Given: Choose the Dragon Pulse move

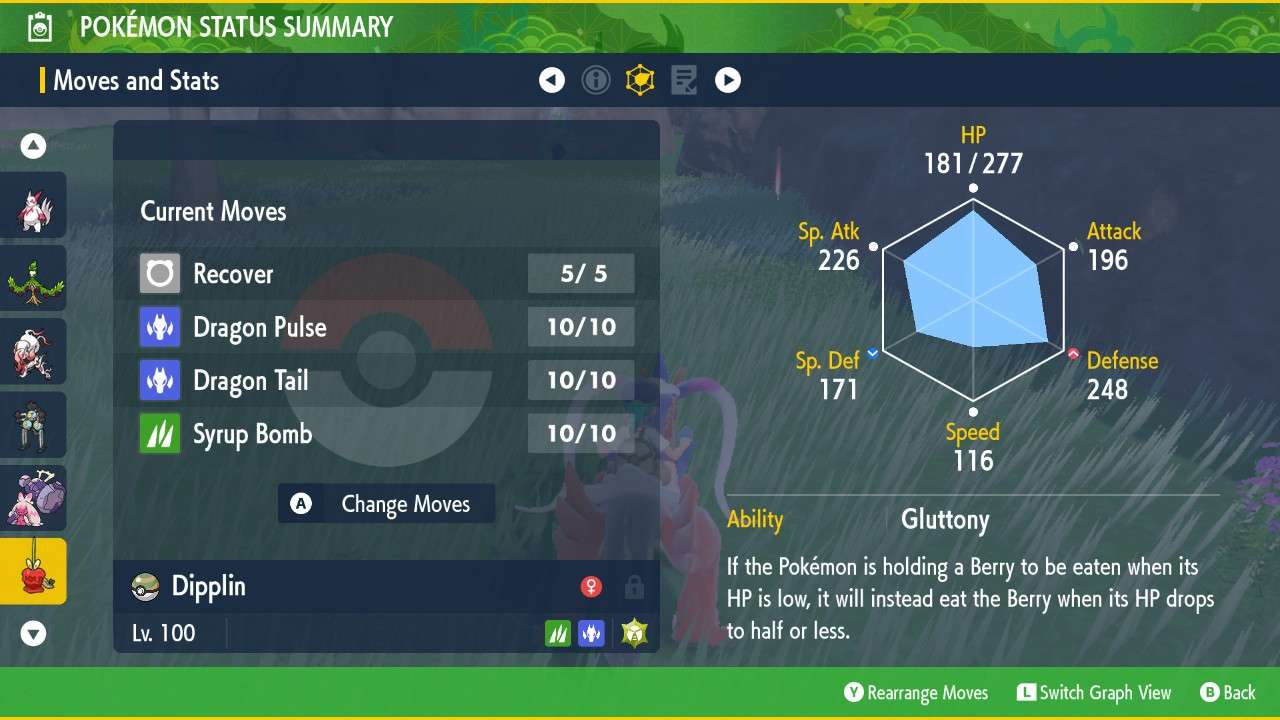Looking at the screenshot, I should pos(386,327).
